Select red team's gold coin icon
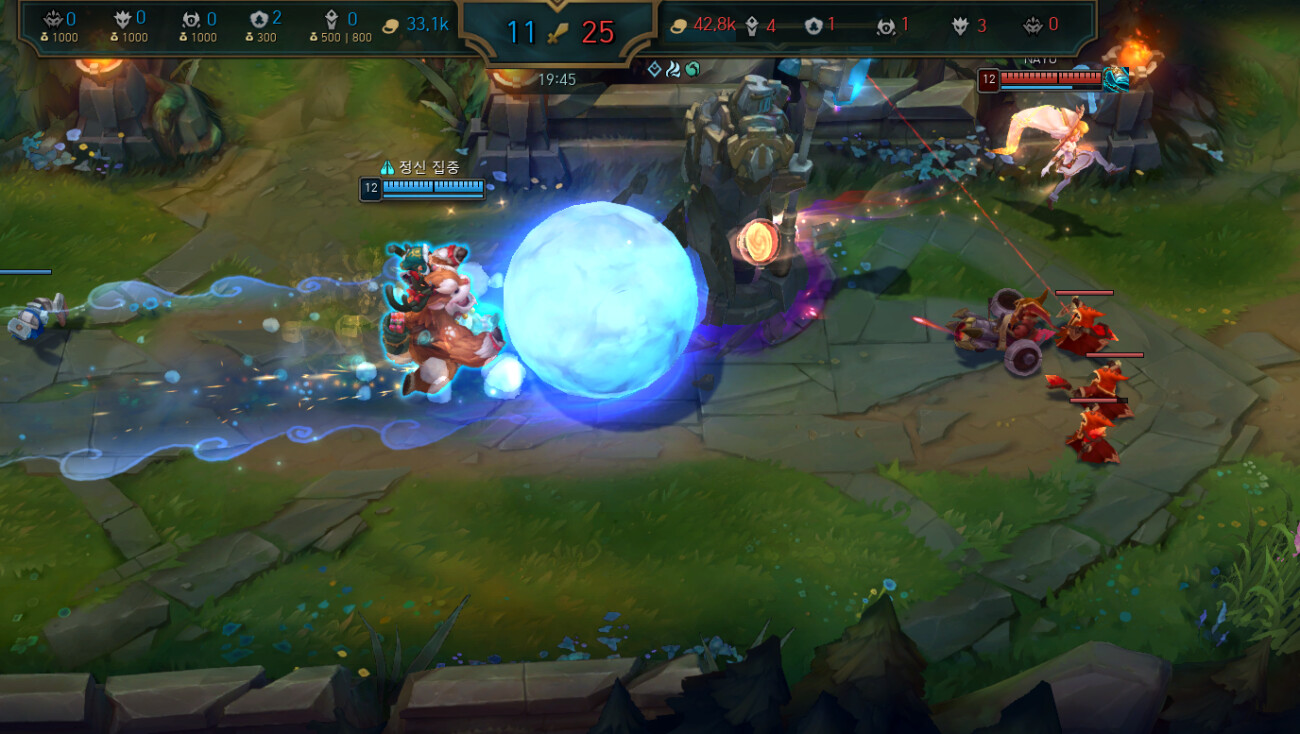This screenshot has height=734, width=1300. [678, 25]
